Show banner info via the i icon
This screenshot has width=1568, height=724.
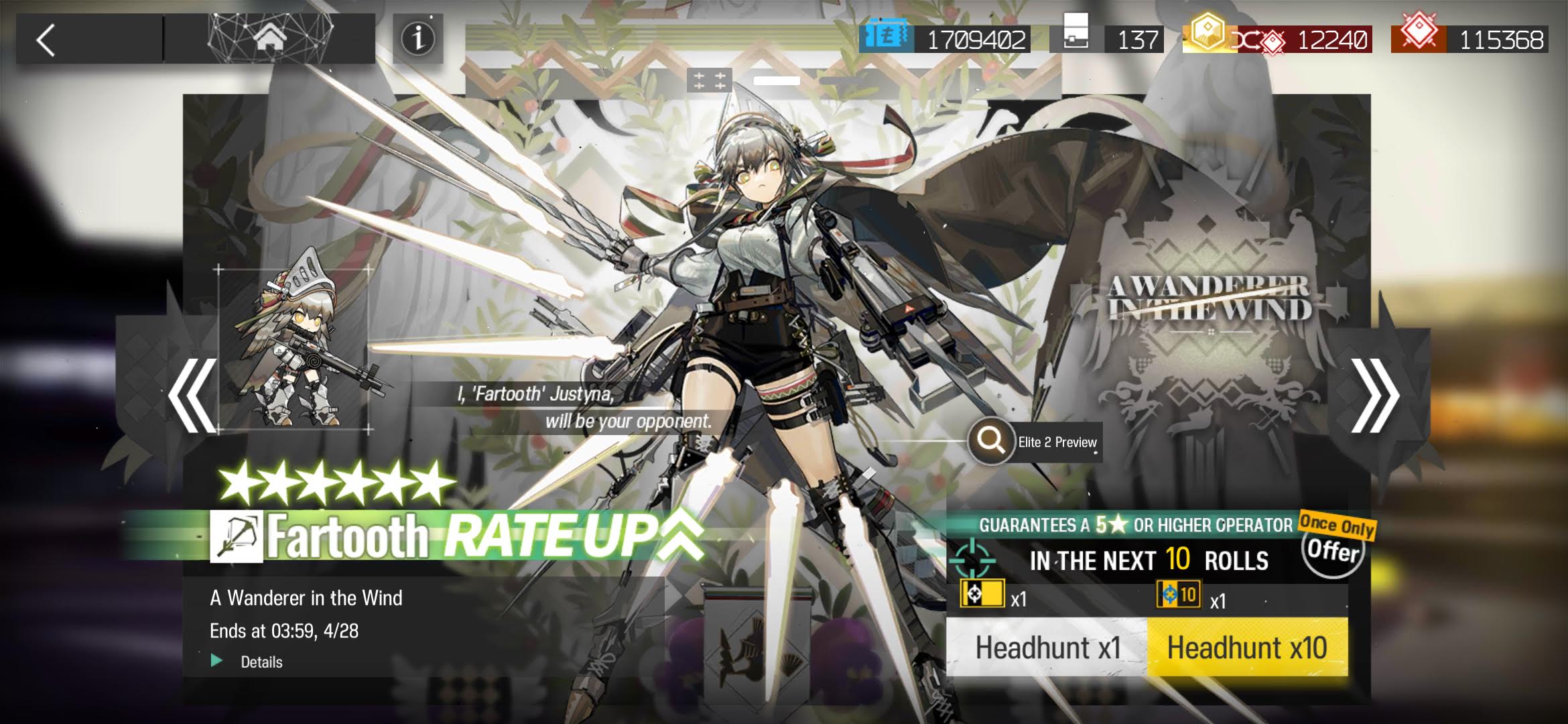(417, 39)
